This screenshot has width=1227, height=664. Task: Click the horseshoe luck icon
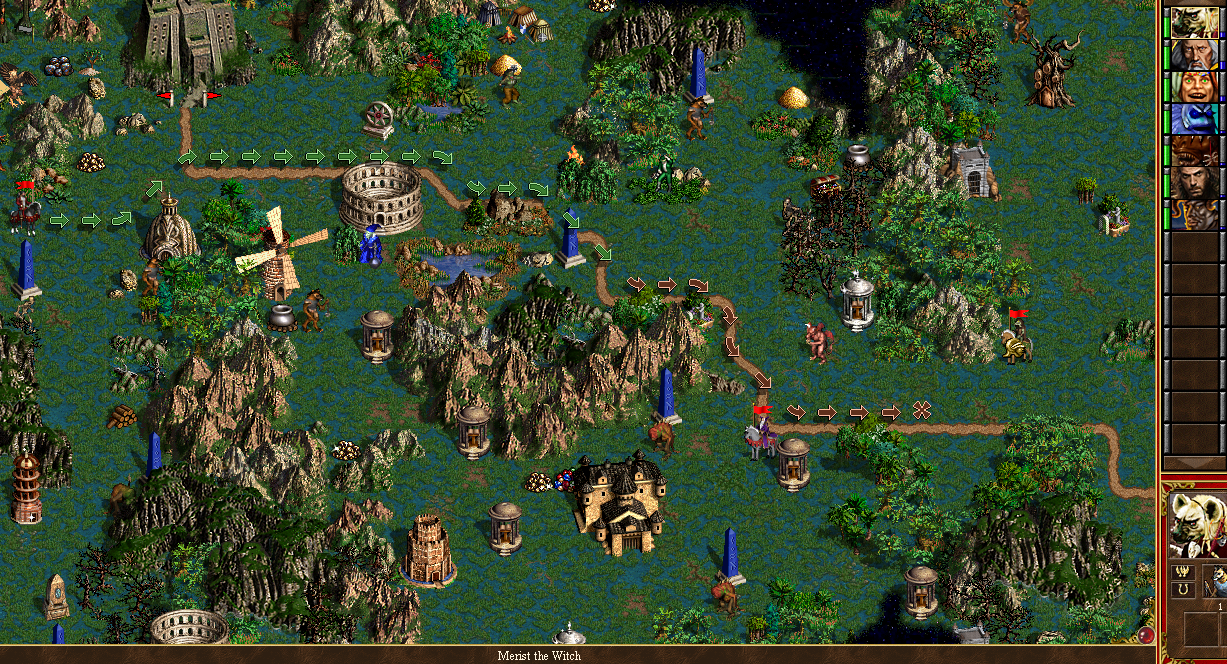[x=1181, y=590]
